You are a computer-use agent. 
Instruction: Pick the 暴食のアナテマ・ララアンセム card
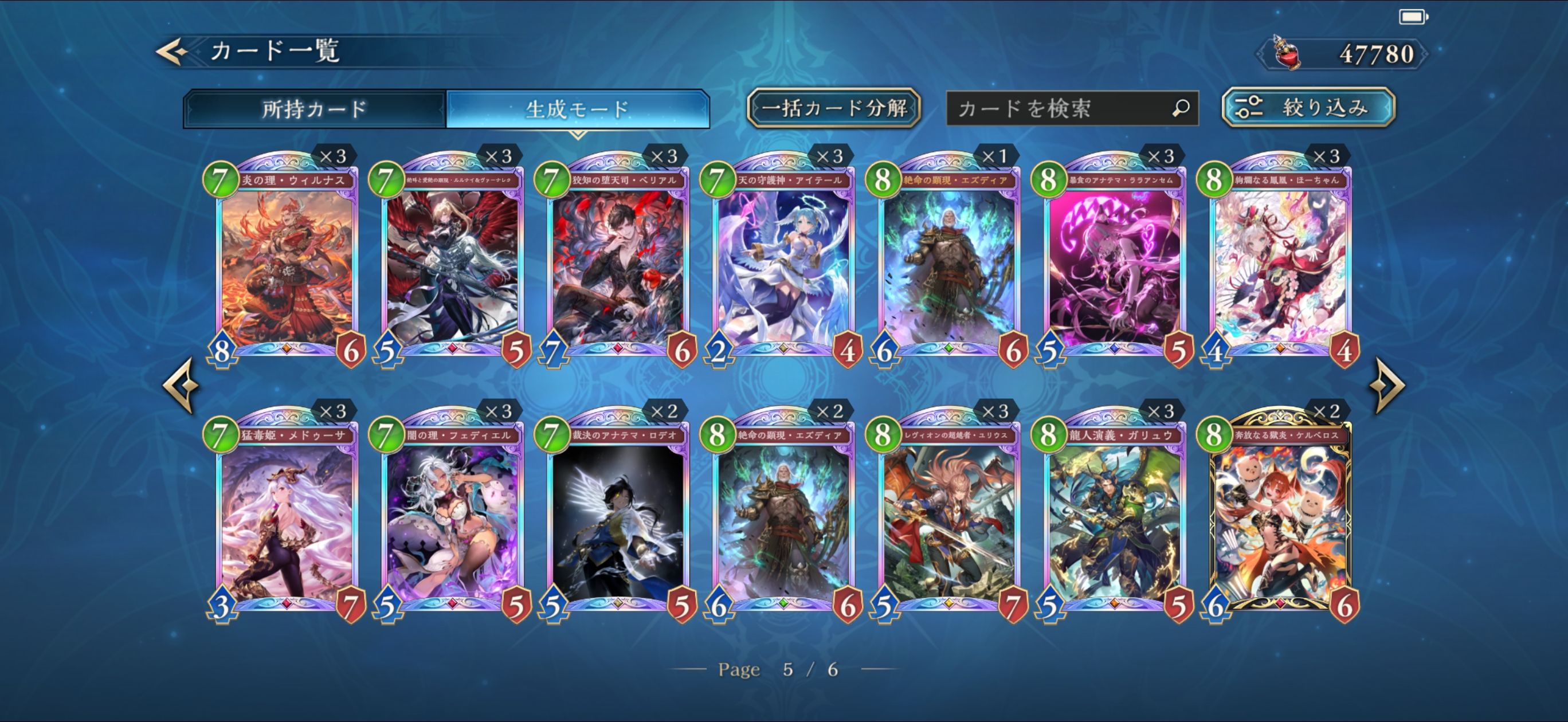[1115, 262]
